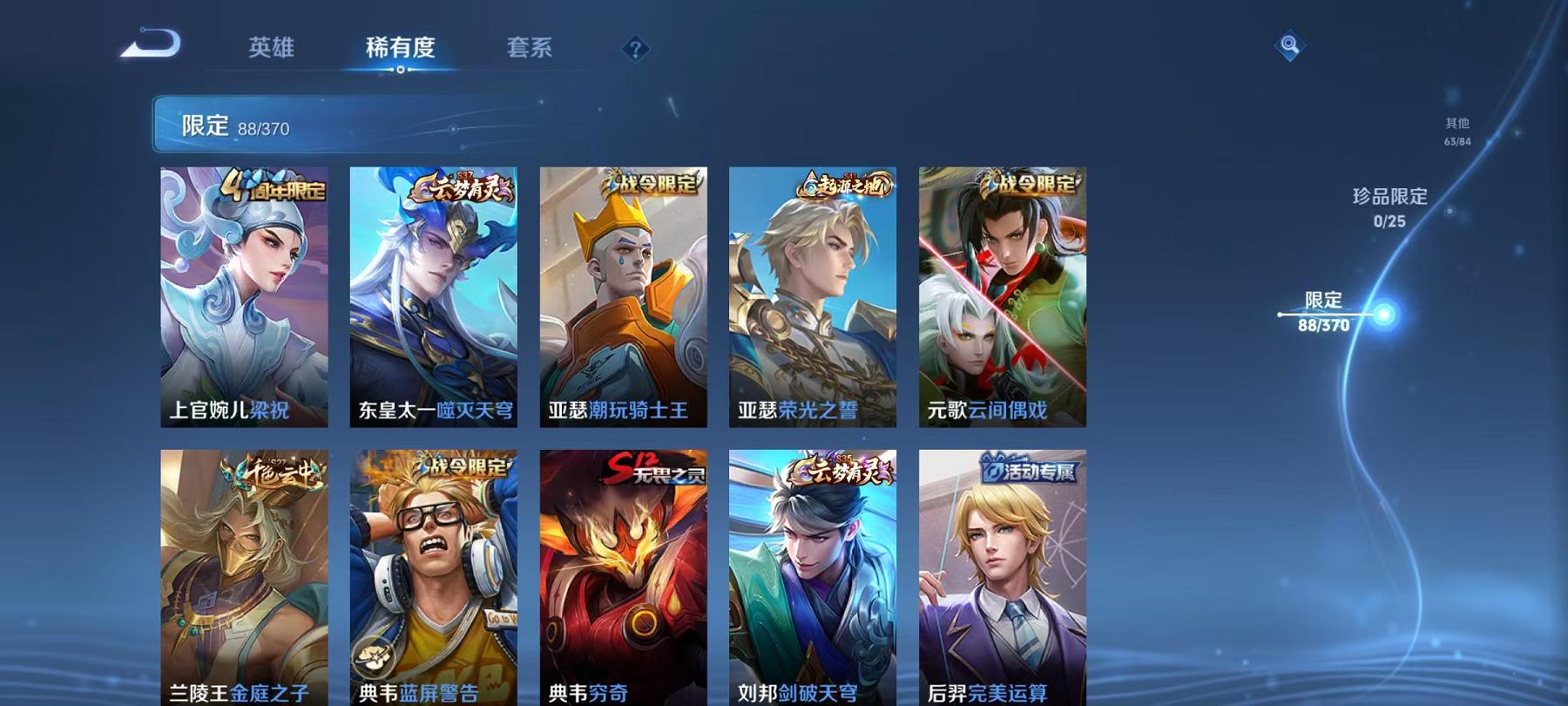This screenshot has width=1568, height=706.
Task: Open the help question mark icon
Action: pos(635,48)
